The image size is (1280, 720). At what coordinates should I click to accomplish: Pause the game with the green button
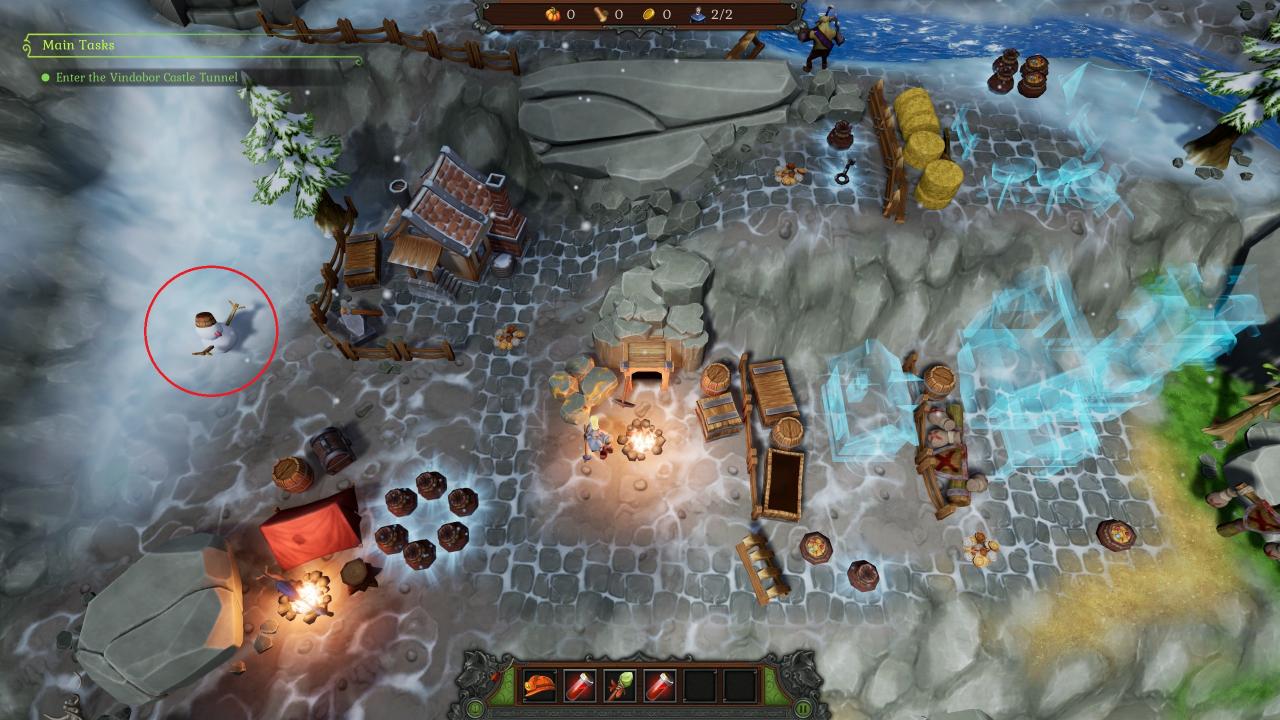pyautogui.click(x=803, y=708)
